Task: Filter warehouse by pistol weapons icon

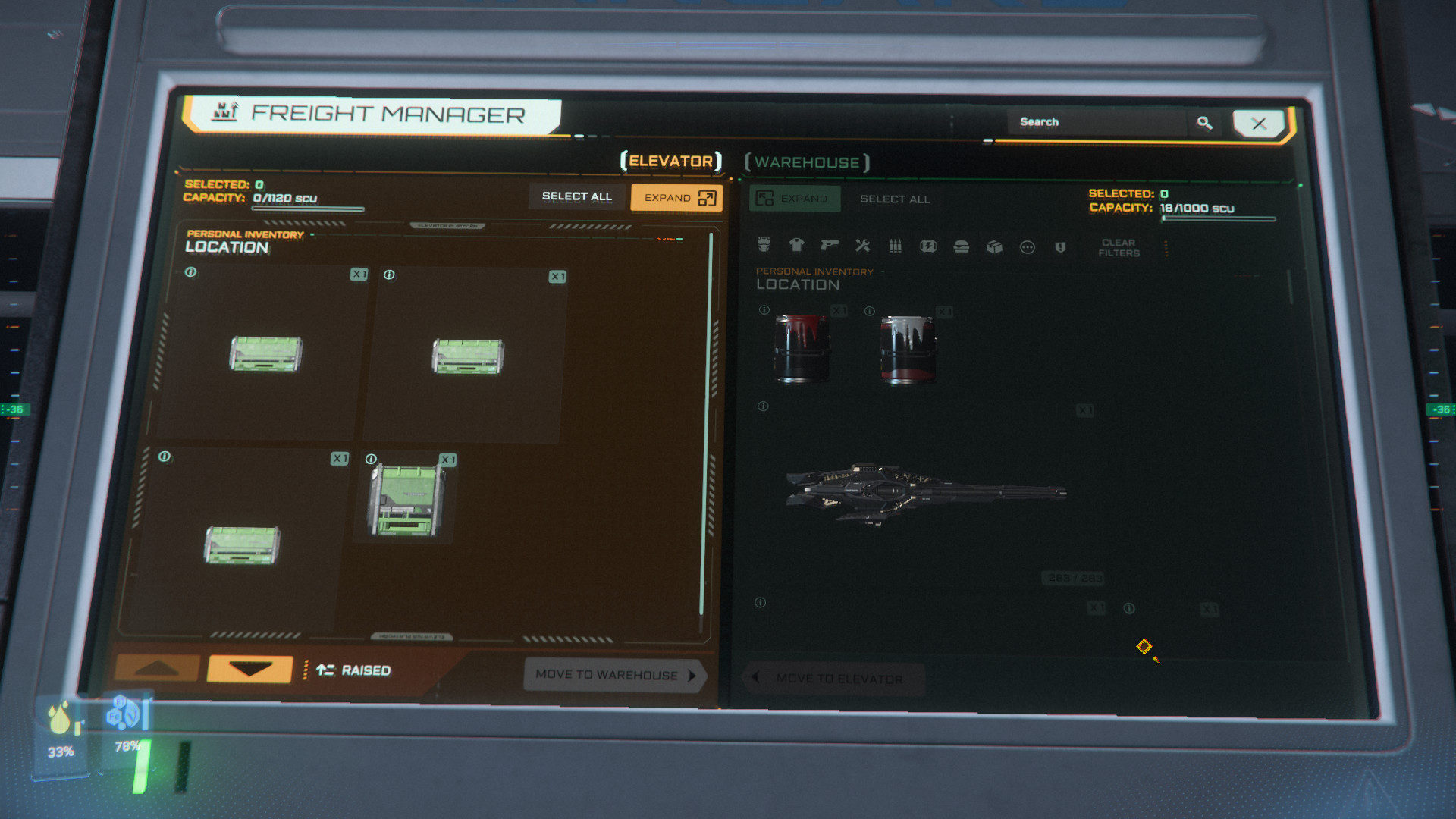Action: (x=829, y=245)
